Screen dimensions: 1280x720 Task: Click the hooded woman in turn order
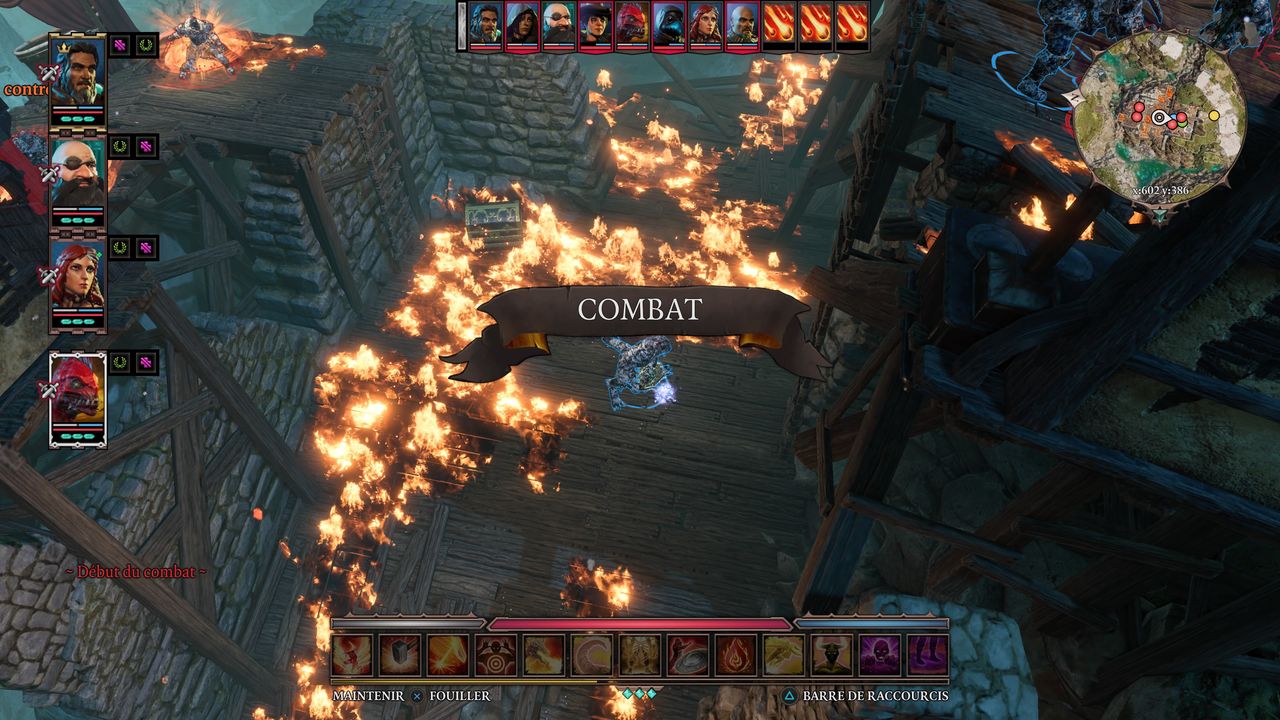pyautogui.click(x=521, y=24)
